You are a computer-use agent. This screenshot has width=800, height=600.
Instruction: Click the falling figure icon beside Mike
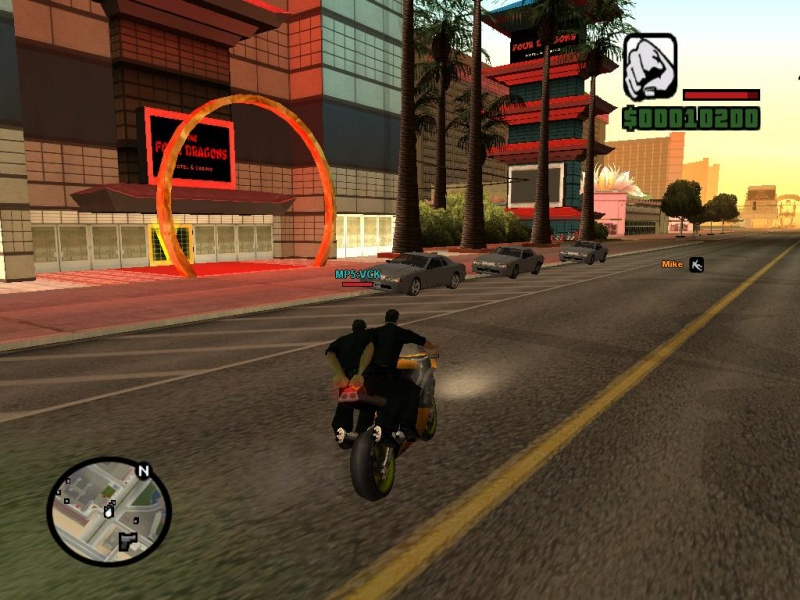point(697,264)
